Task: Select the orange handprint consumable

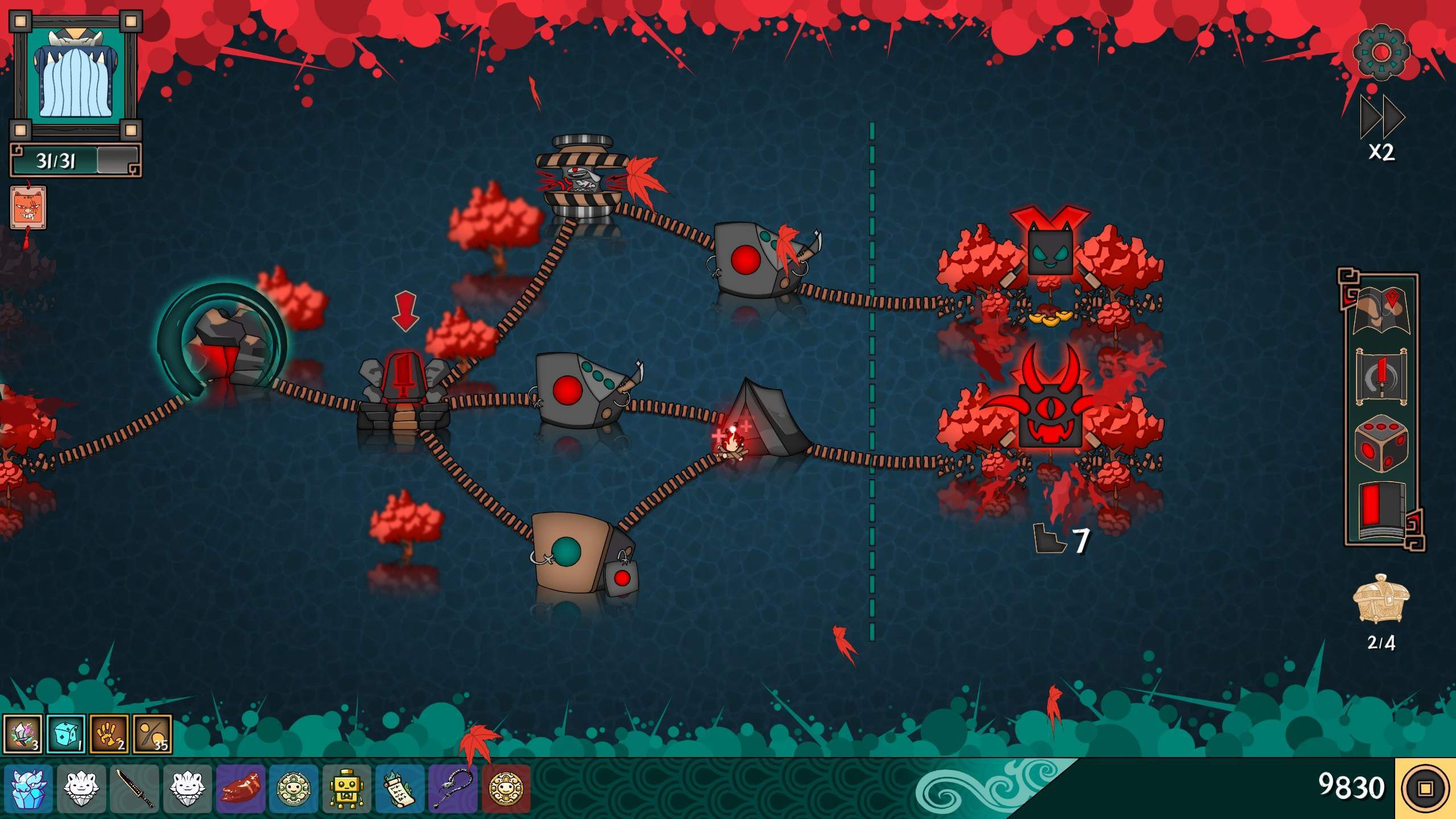Action: (x=109, y=734)
